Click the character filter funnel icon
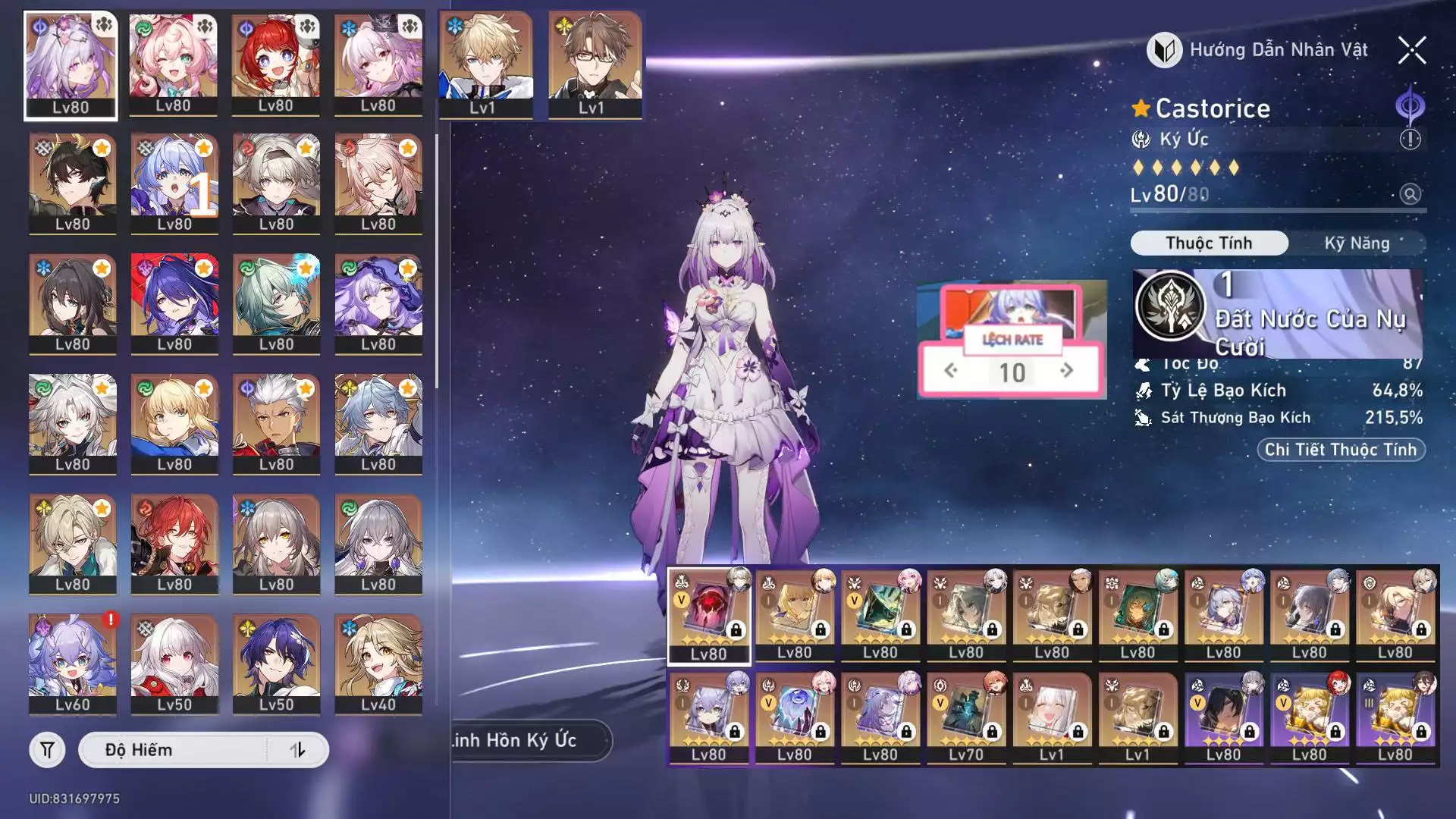This screenshot has width=1456, height=819. (47, 750)
